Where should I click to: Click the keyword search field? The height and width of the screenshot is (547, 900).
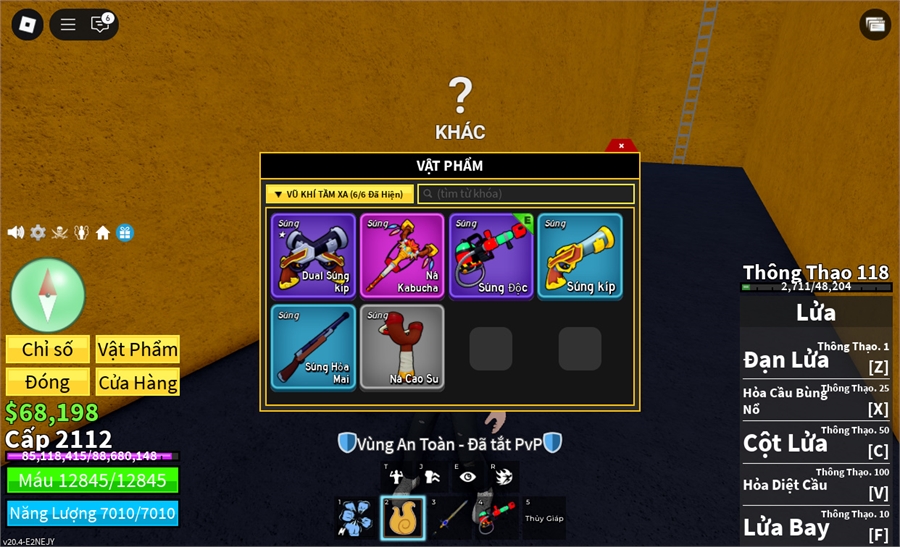pos(526,194)
